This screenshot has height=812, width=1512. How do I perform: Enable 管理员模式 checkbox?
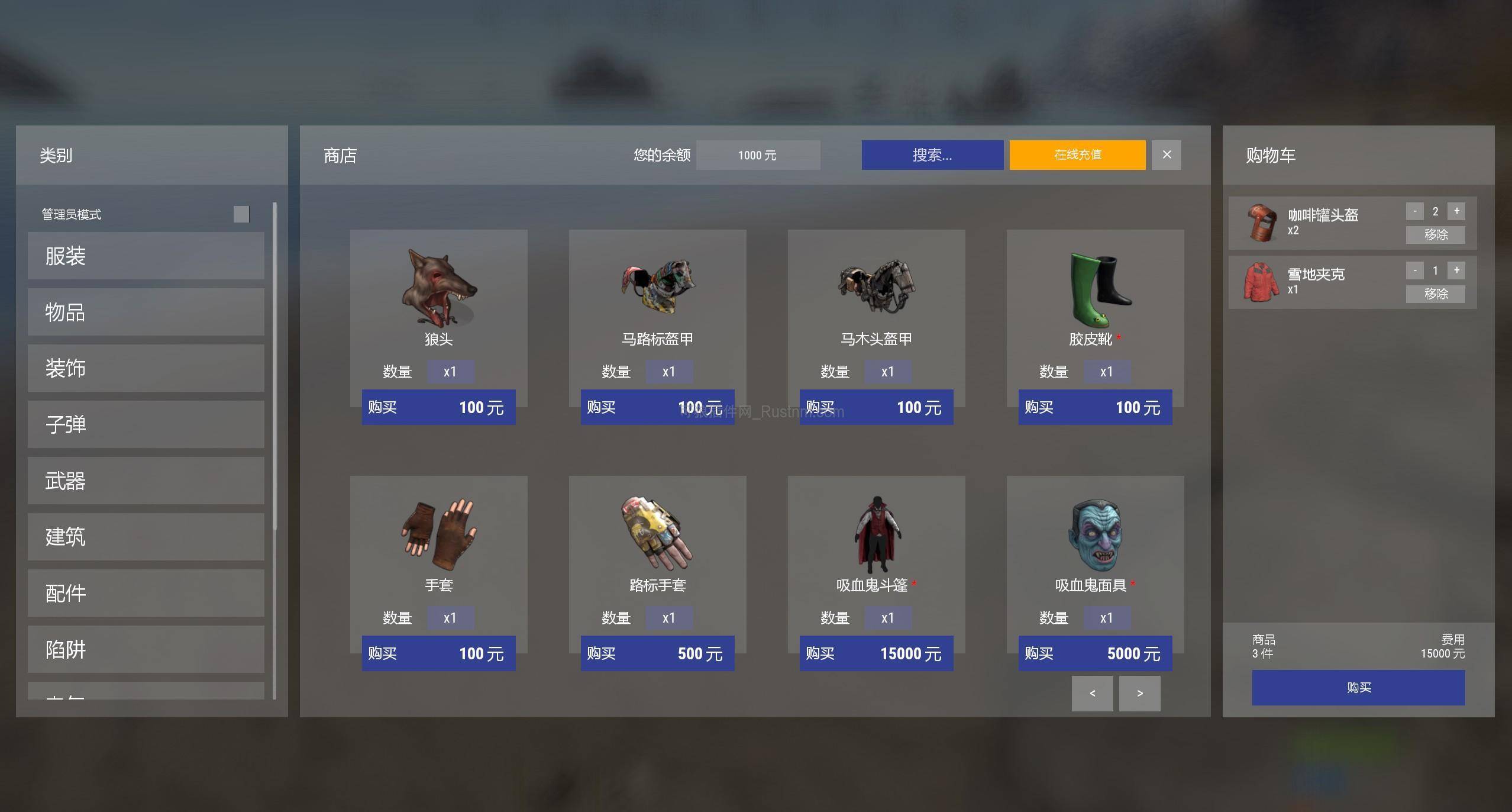click(x=241, y=214)
